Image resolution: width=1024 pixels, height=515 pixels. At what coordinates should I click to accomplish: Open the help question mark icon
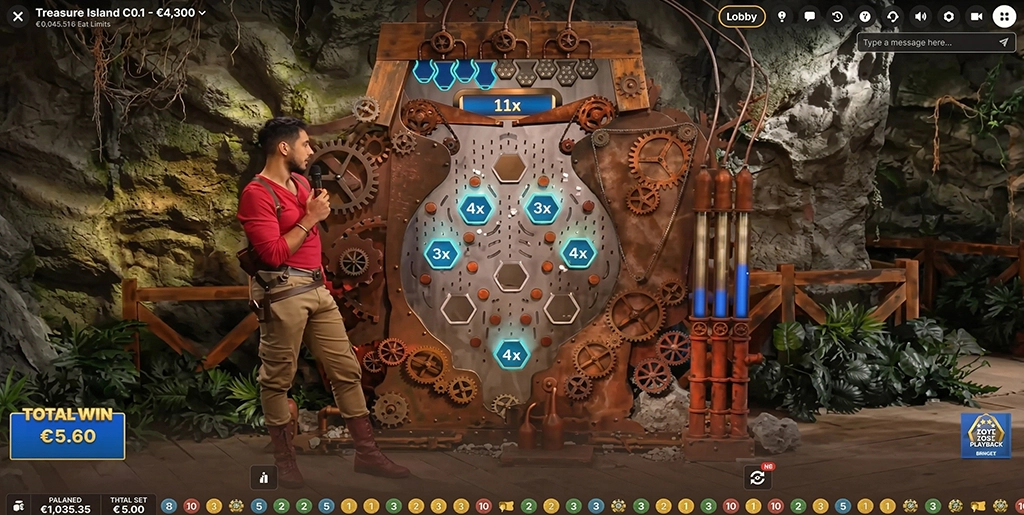[x=865, y=16]
